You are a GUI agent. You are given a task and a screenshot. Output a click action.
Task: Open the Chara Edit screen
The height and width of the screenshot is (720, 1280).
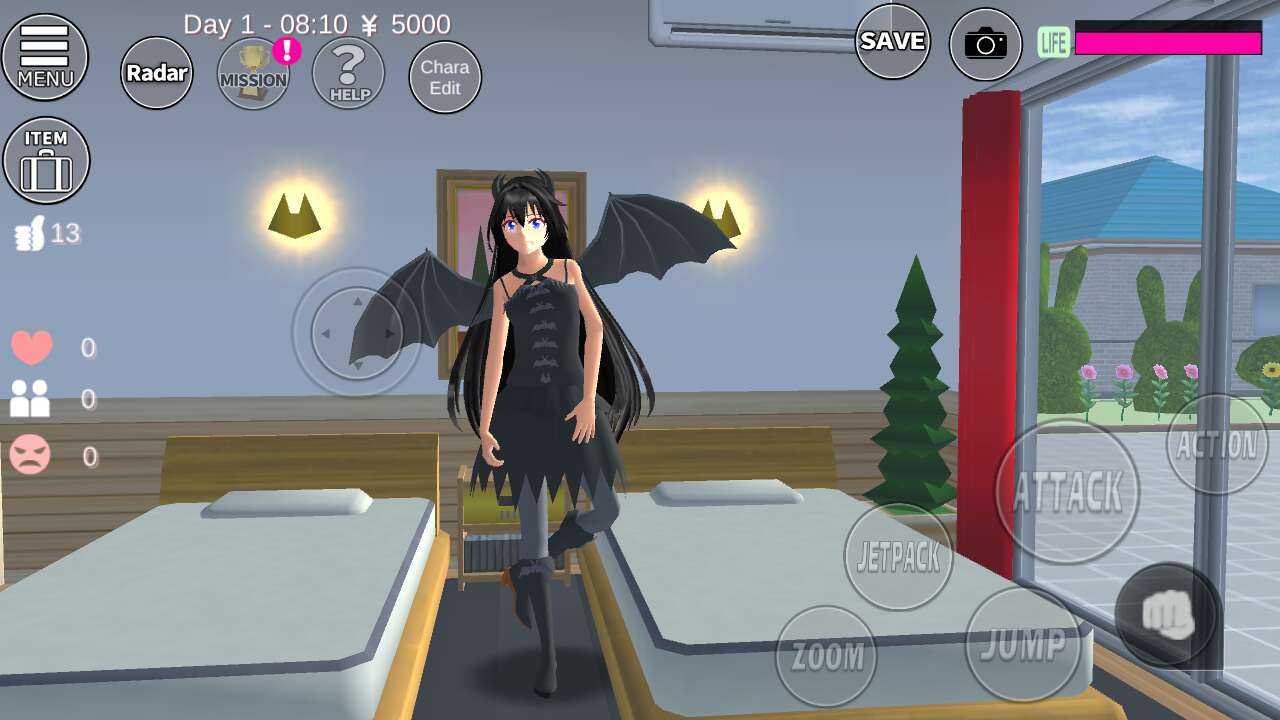[x=445, y=77]
